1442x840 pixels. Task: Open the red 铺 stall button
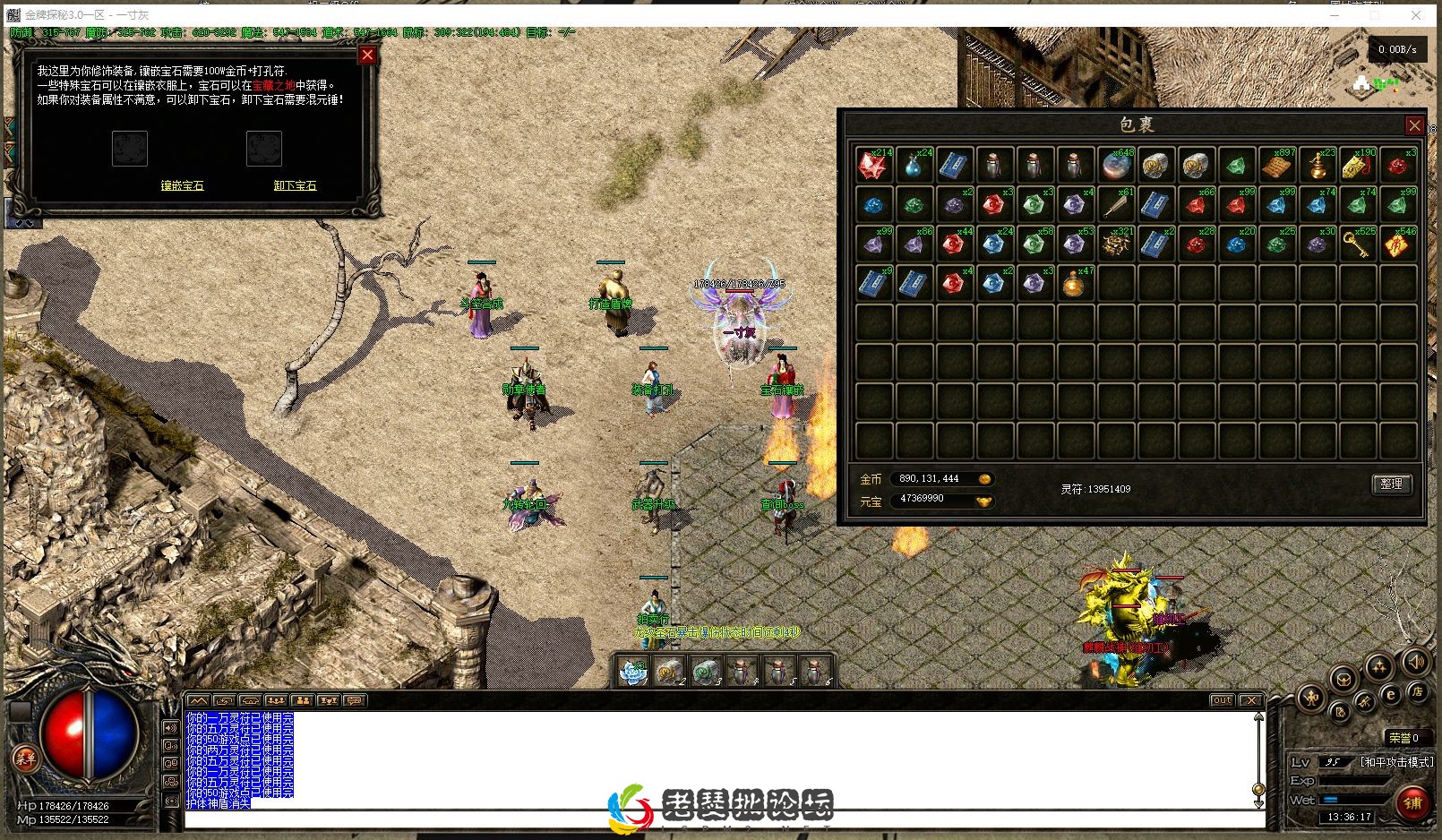click(x=1412, y=802)
